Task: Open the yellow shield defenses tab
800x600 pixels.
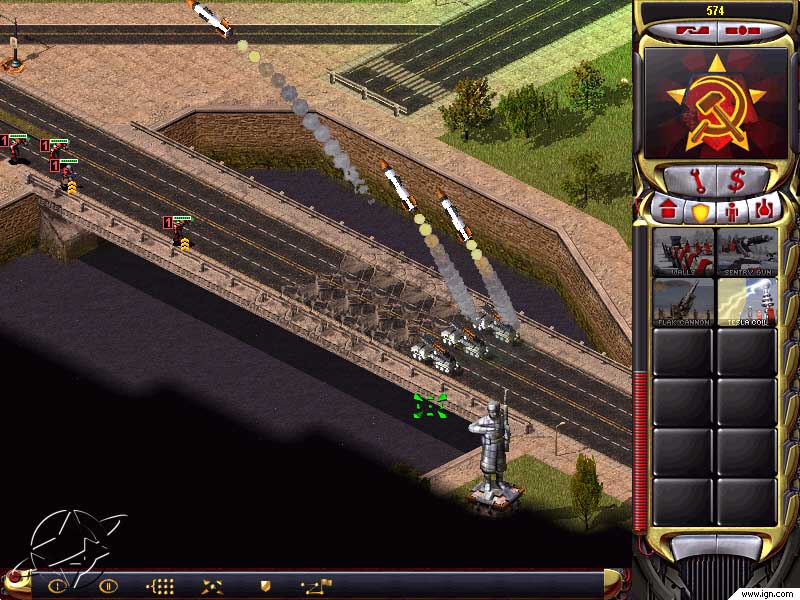Action: pyautogui.click(x=699, y=211)
